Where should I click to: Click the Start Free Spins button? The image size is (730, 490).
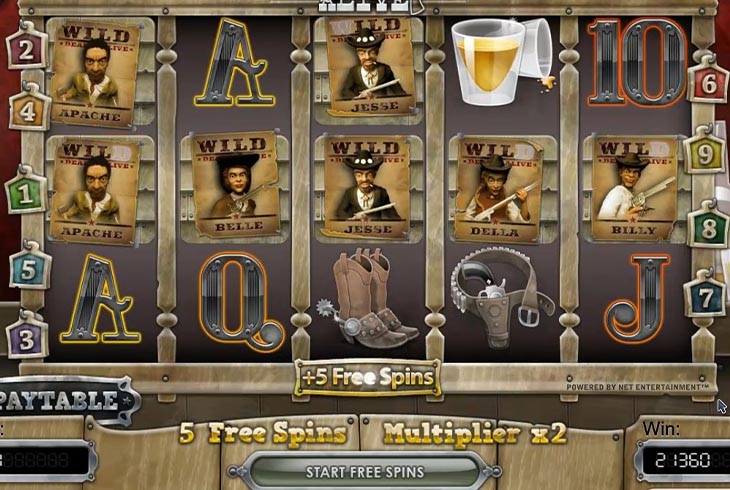click(x=364, y=471)
